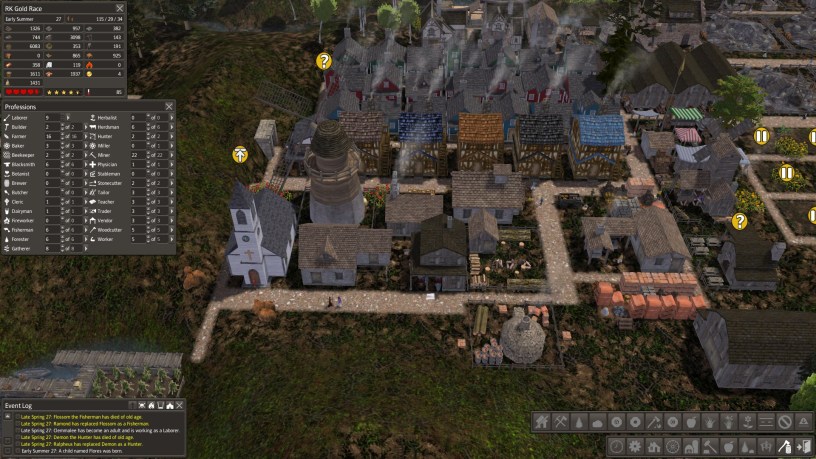The height and width of the screenshot is (459, 816).
Task: Choose the cancel/remove circle-slash tool
Action: pyautogui.click(x=785, y=423)
